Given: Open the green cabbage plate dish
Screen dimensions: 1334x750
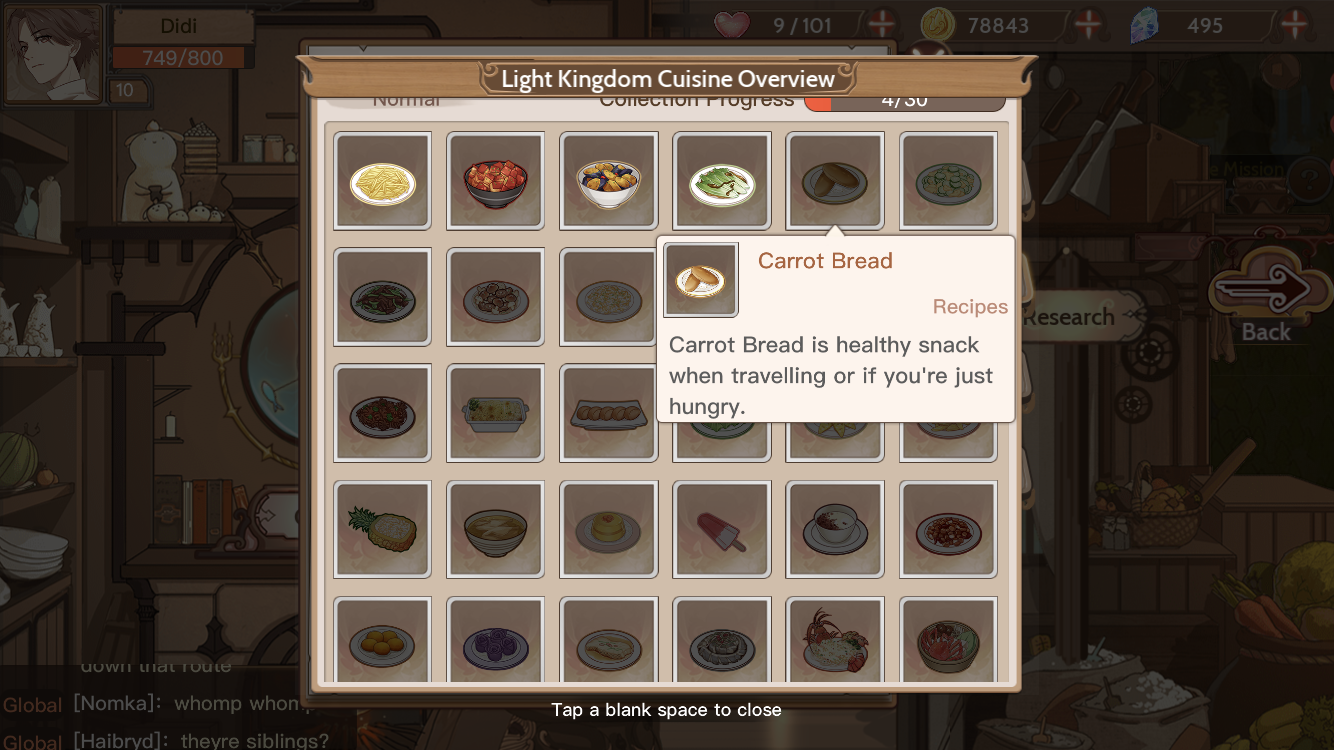Looking at the screenshot, I should point(722,181).
